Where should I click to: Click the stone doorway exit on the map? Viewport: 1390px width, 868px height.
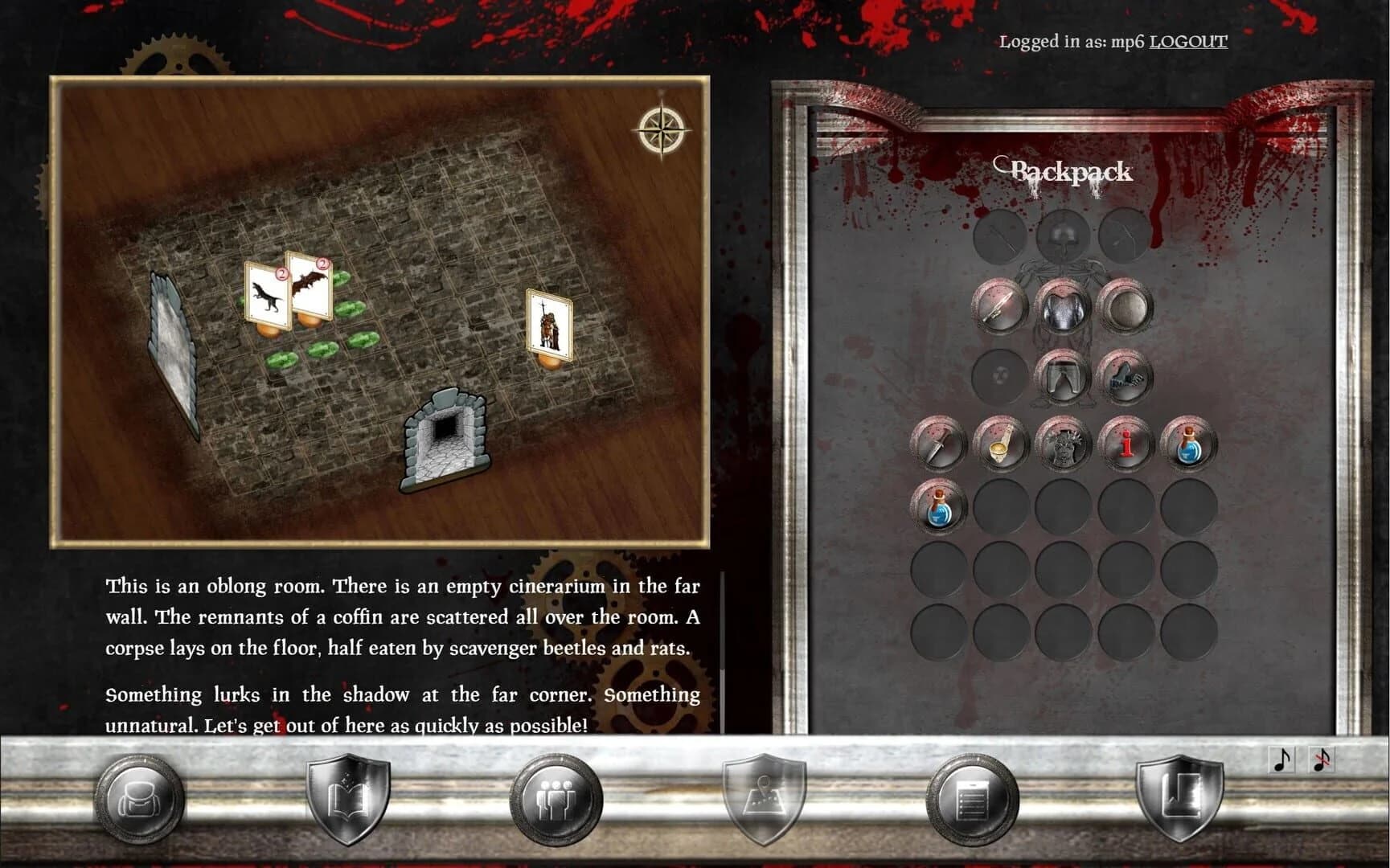446,438
